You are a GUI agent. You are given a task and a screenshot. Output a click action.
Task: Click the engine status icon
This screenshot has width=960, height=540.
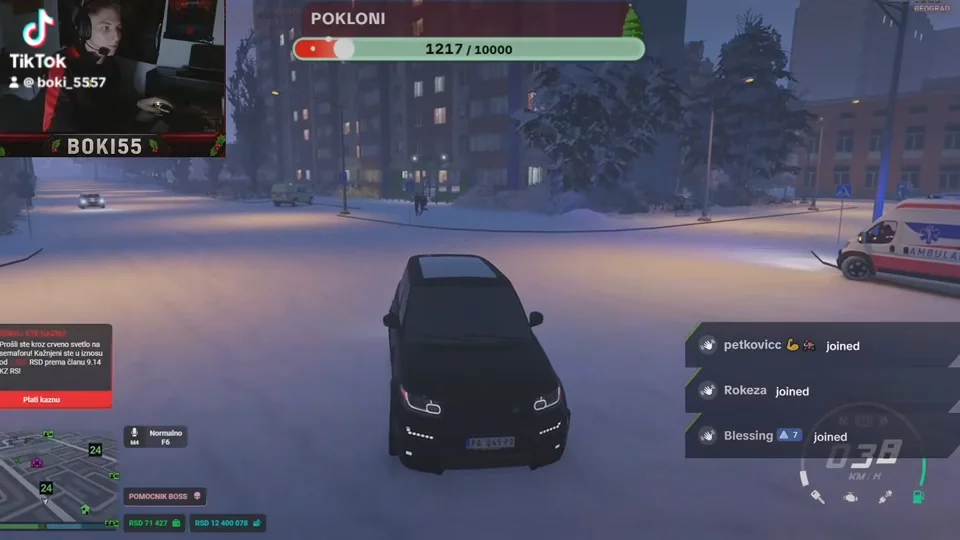point(850,497)
